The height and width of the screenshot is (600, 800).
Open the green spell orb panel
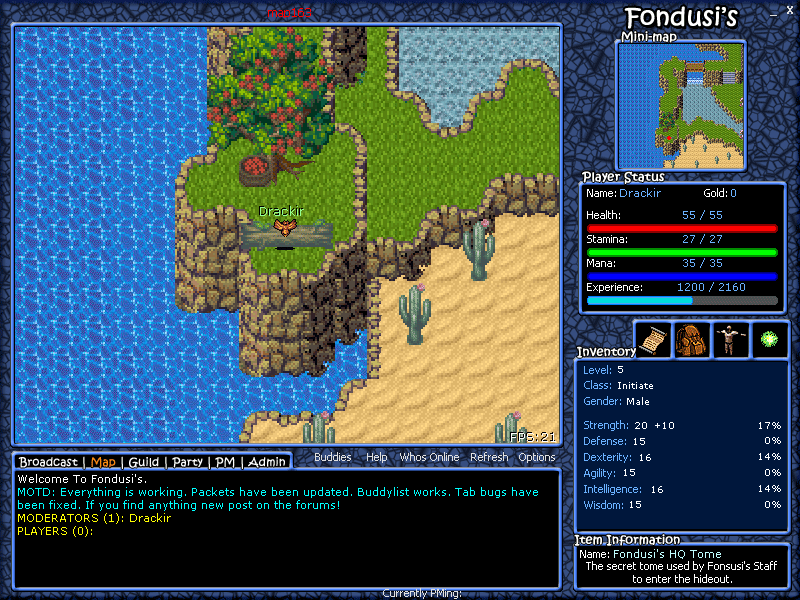[x=770, y=339]
